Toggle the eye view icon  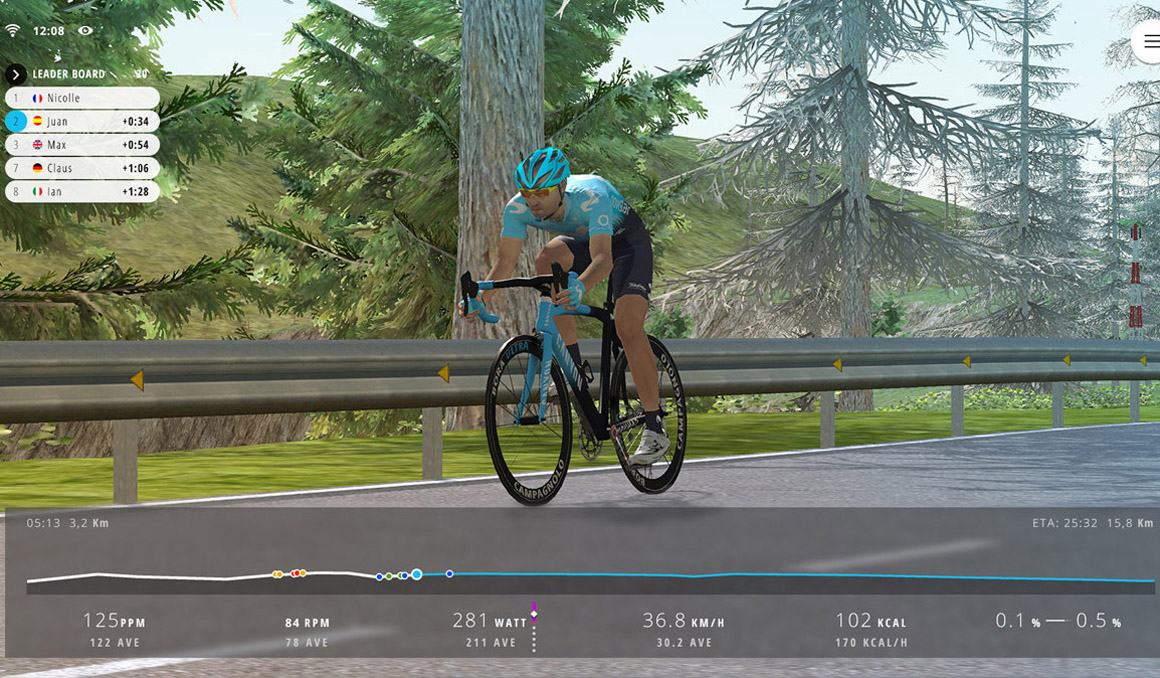tap(85, 31)
